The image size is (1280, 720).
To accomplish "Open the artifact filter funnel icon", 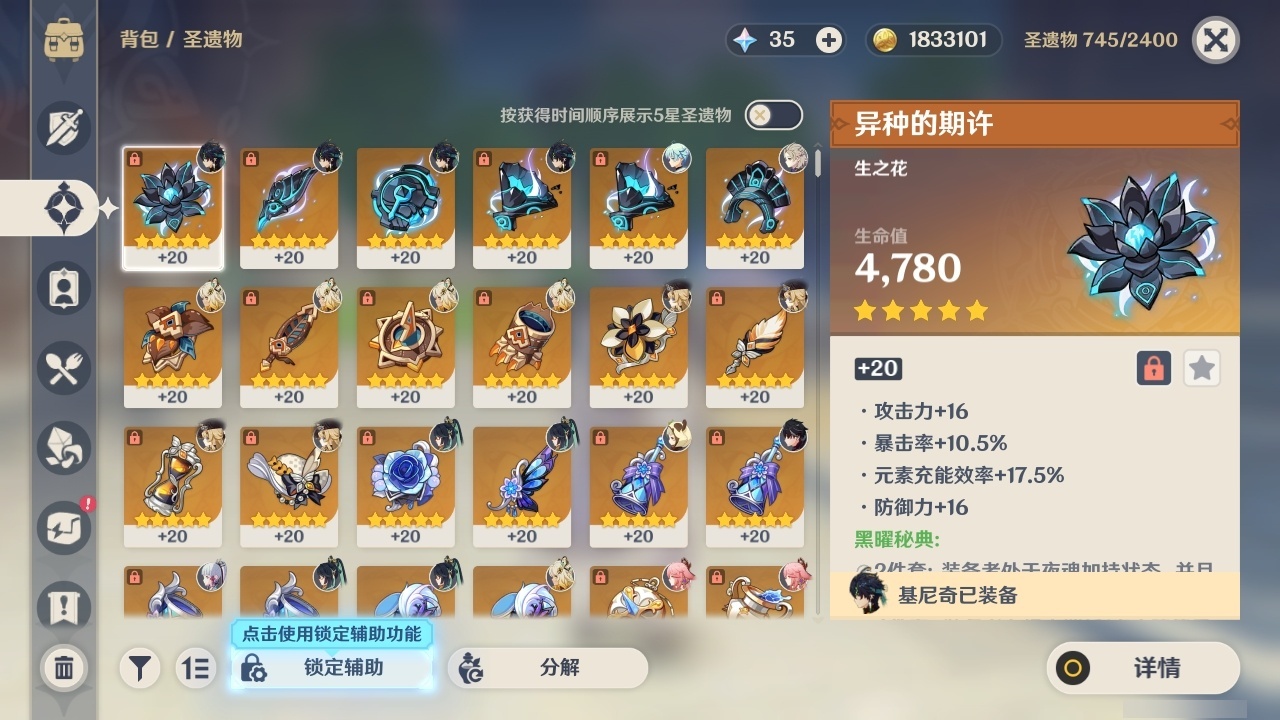I will click(x=140, y=668).
